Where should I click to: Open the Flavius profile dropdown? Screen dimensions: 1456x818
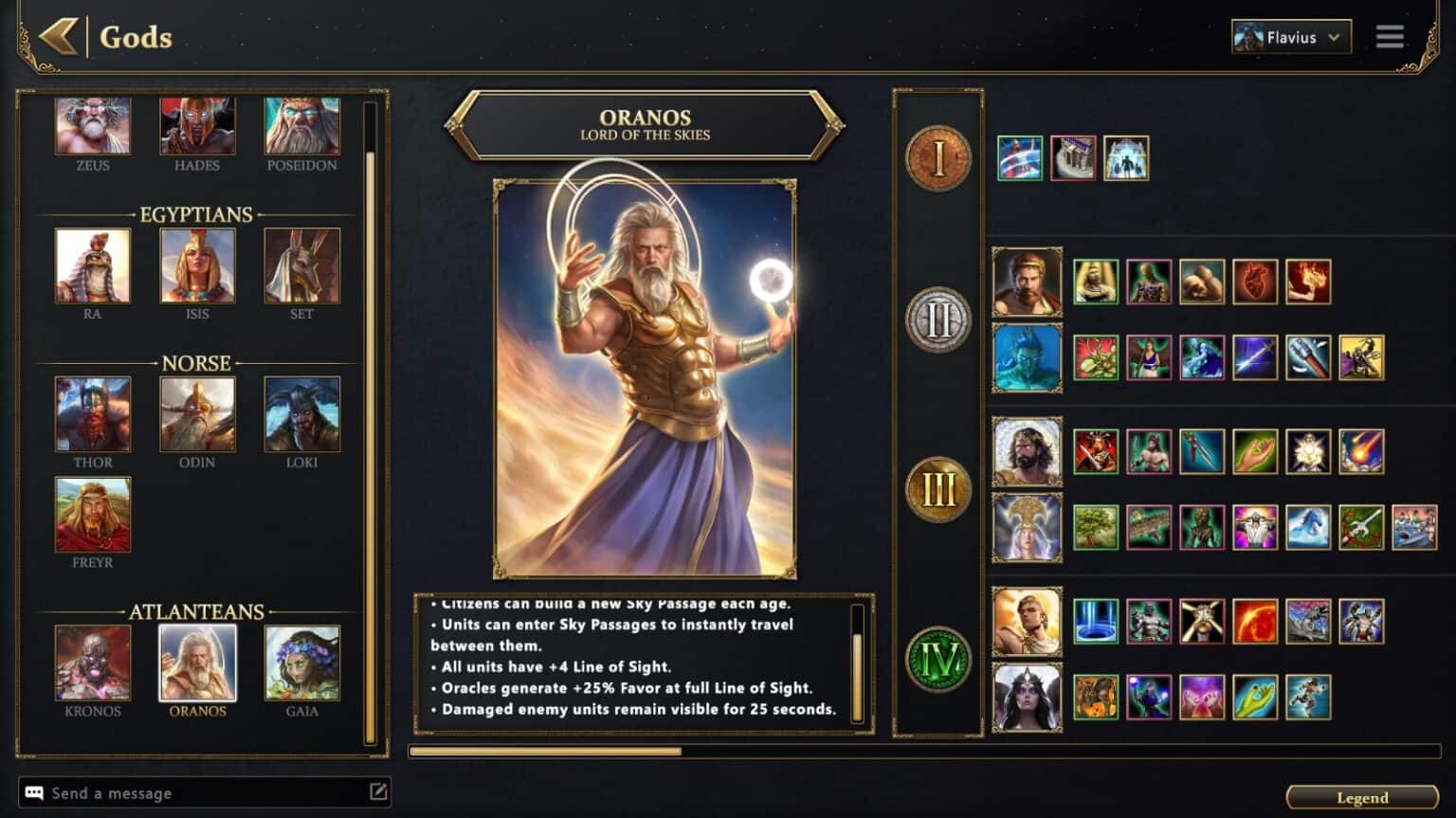point(1290,37)
